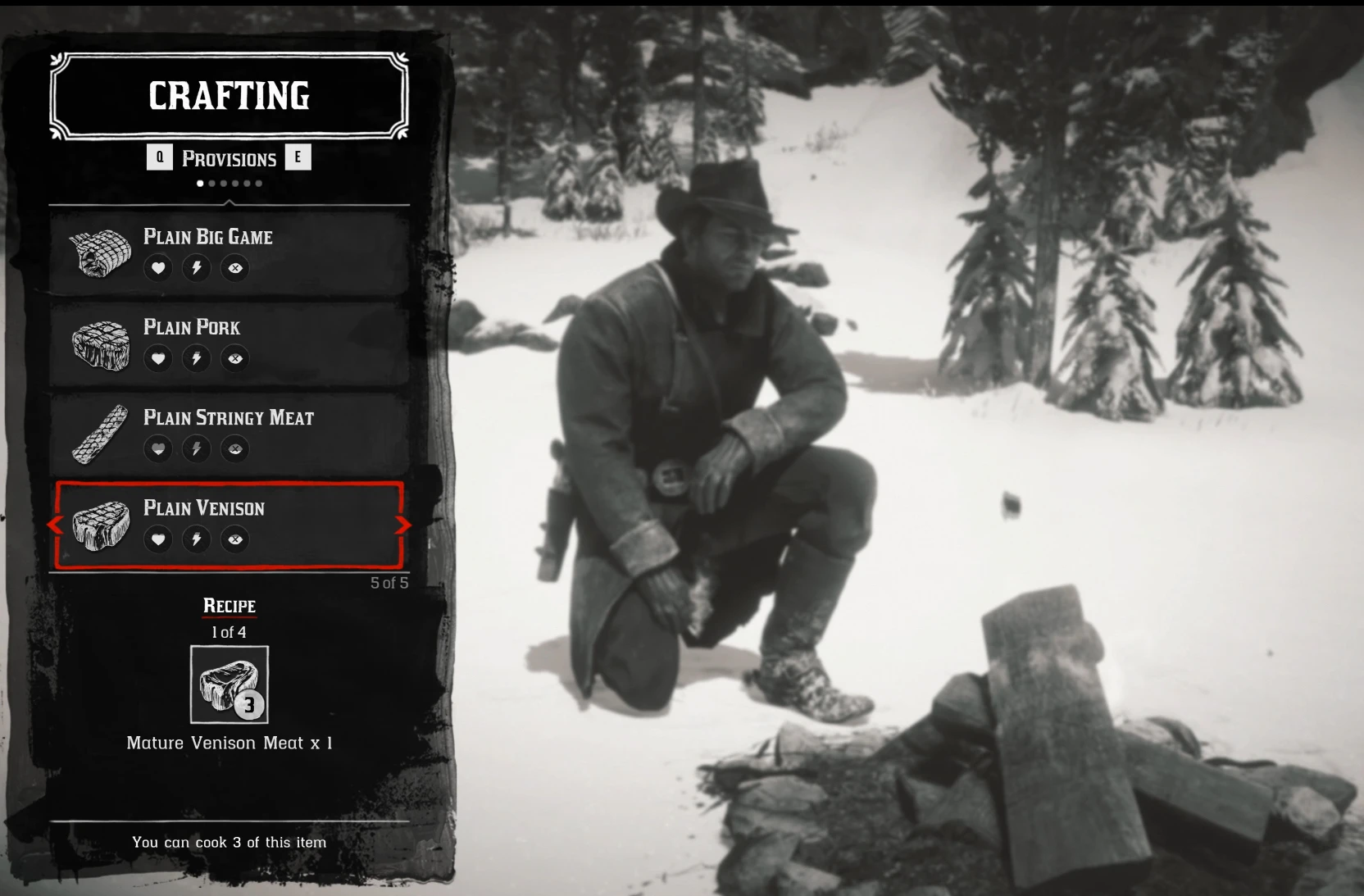Open the previous category with the Q button

[x=161, y=157]
